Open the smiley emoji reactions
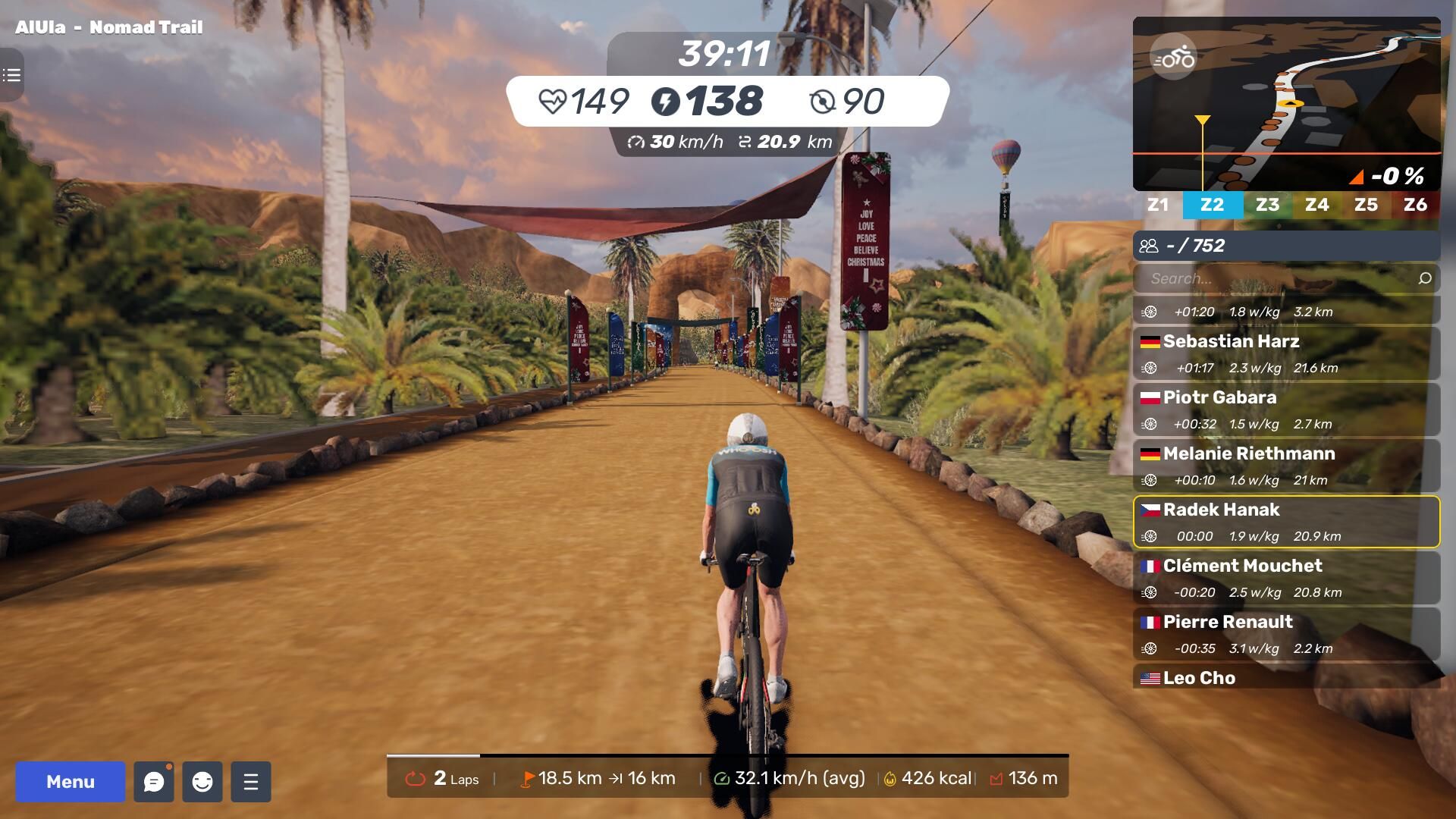This screenshot has height=819, width=1456. click(x=202, y=782)
